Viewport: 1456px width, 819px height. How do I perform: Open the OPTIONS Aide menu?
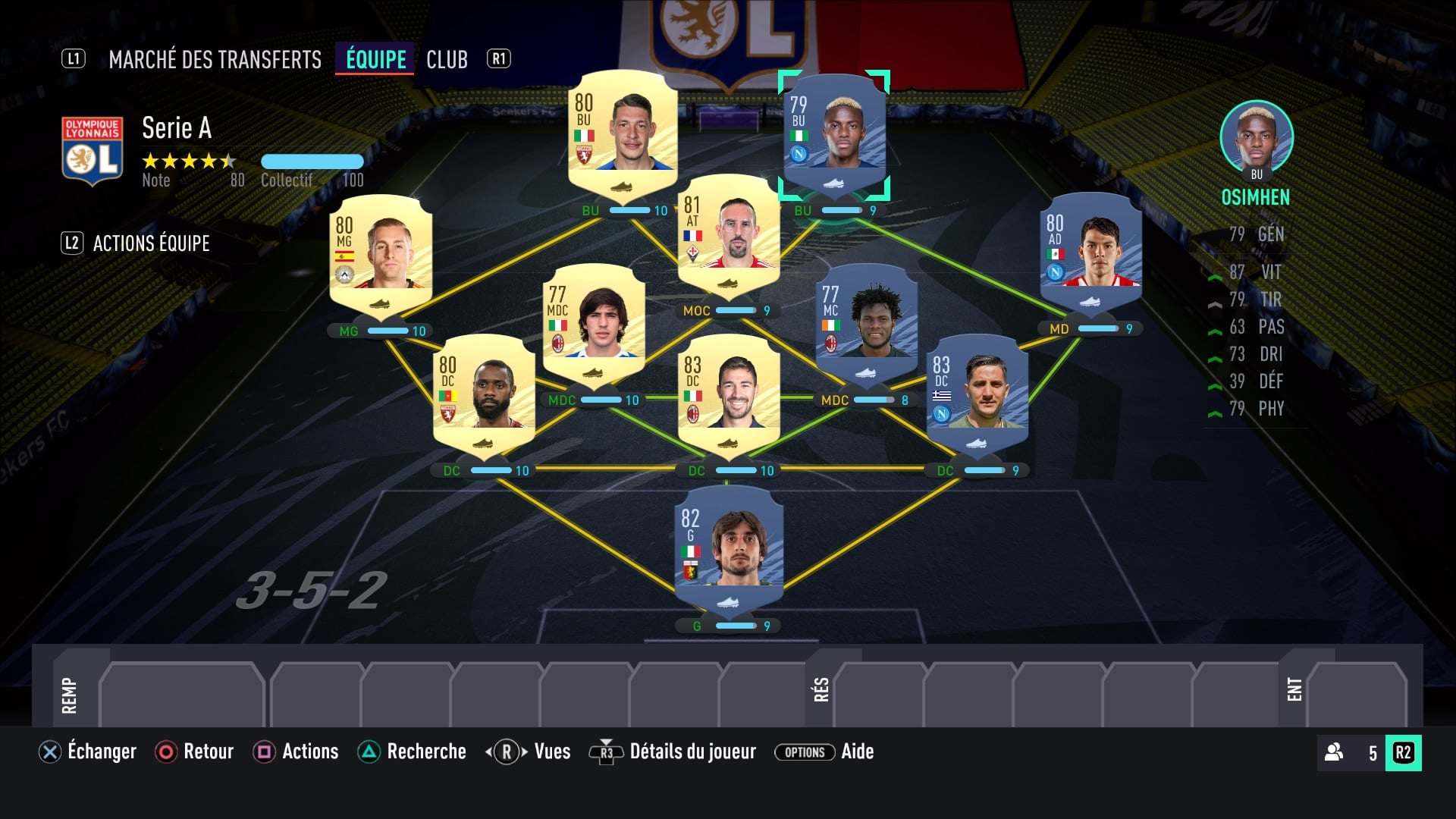point(804,752)
